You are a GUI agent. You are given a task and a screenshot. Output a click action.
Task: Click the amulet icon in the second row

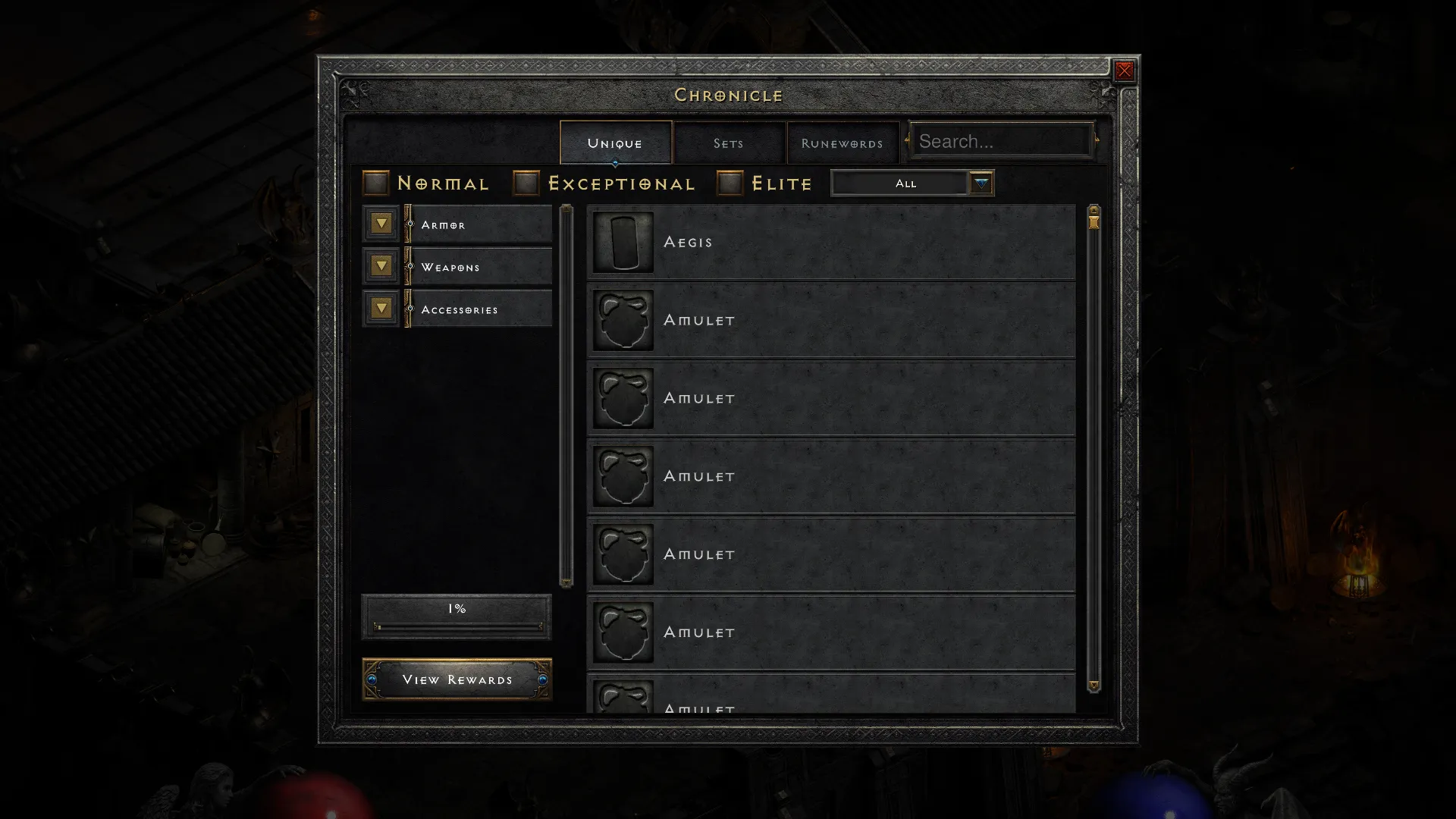pos(623,320)
